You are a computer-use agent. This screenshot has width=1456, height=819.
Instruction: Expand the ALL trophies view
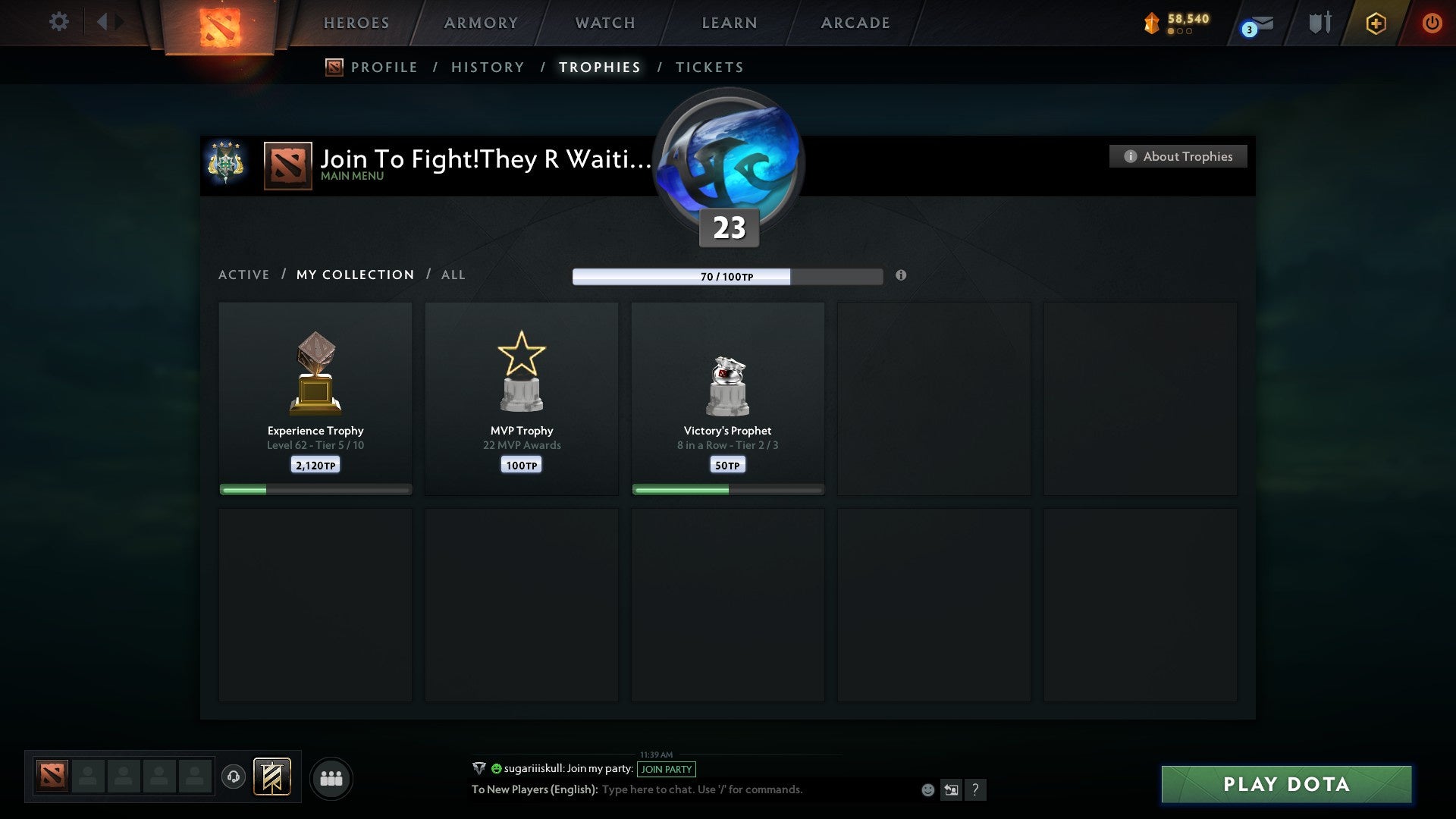coord(453,275)
